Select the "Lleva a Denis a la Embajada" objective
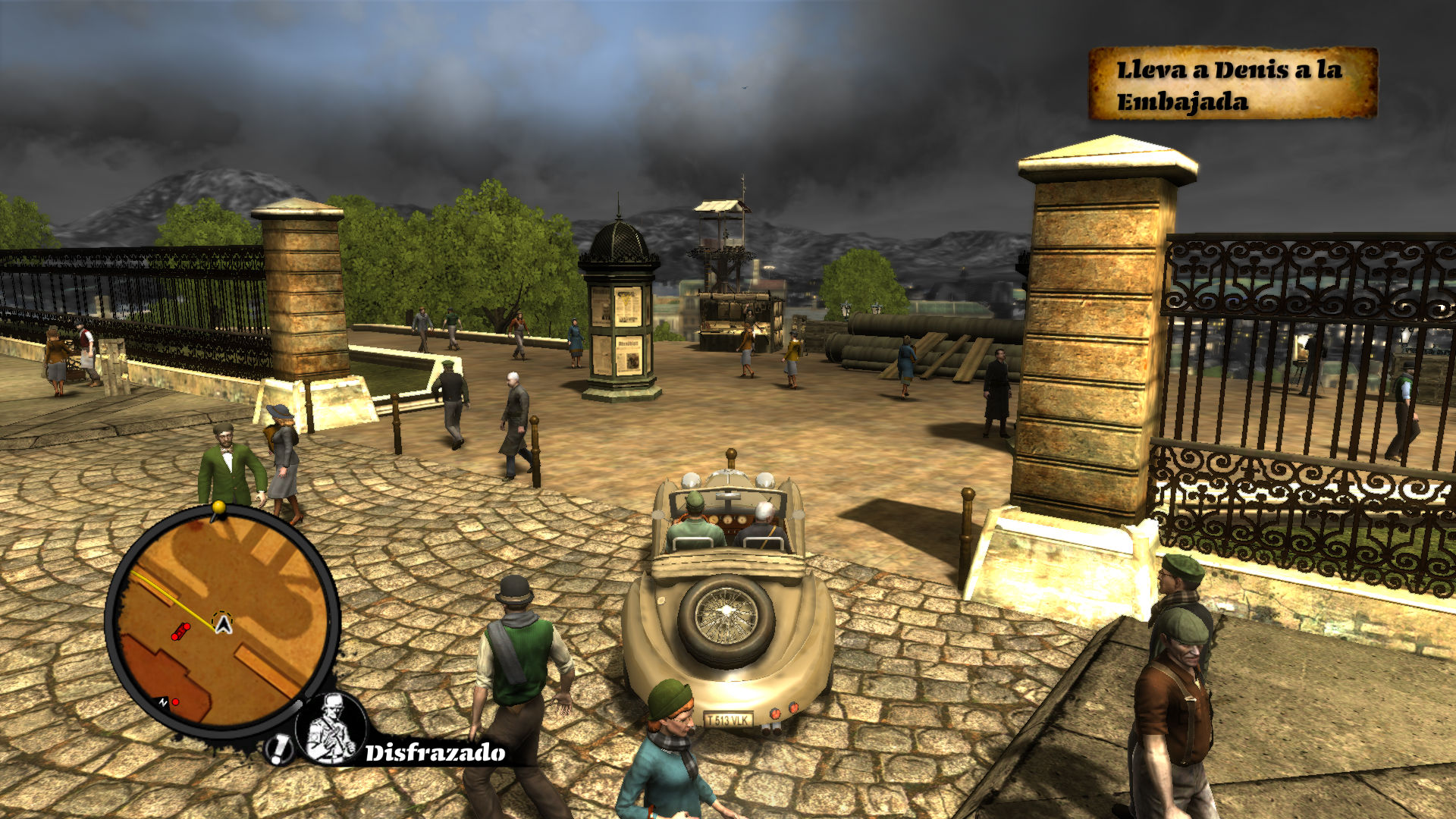The width and height of the screenshot is (1456, 819). coord(1232,84)
